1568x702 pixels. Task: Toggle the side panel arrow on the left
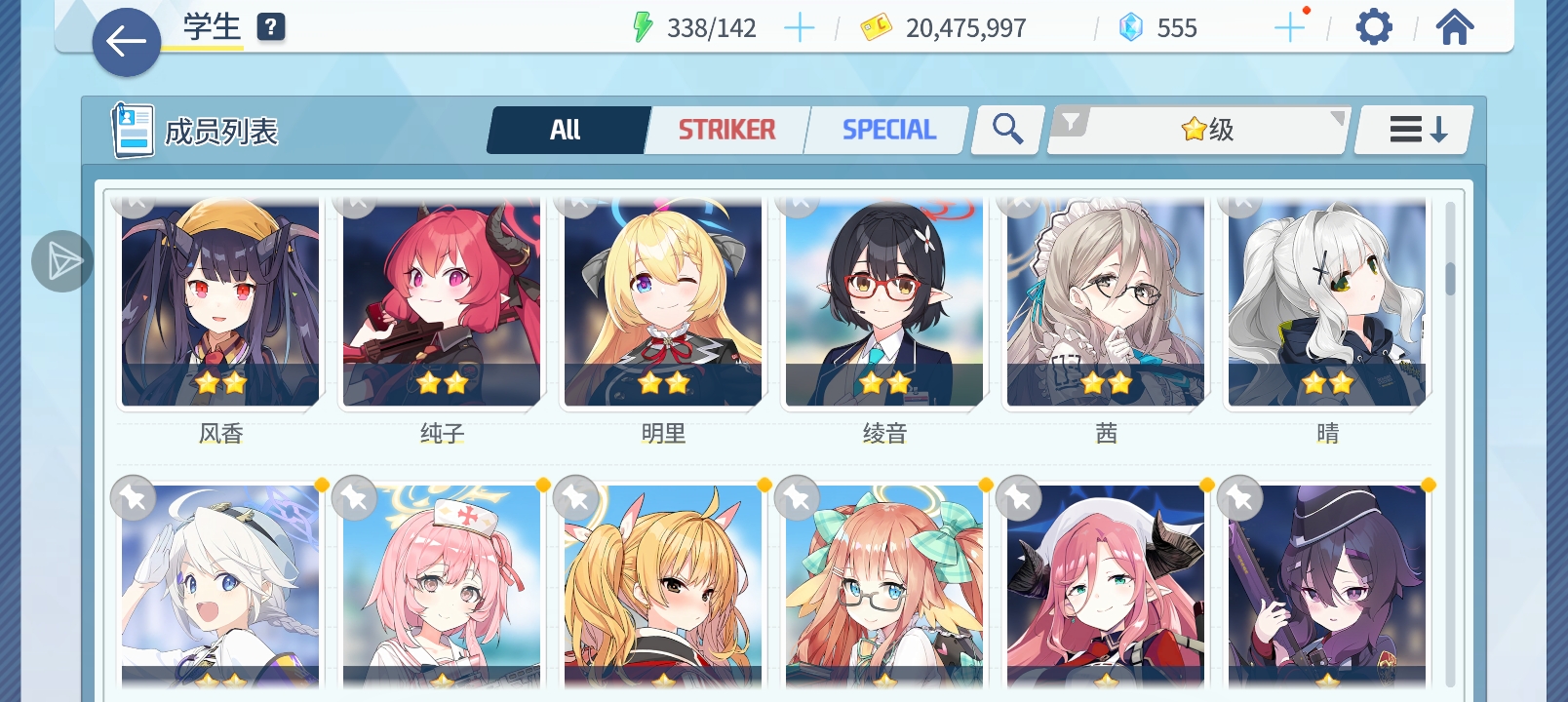pos(61,261)
